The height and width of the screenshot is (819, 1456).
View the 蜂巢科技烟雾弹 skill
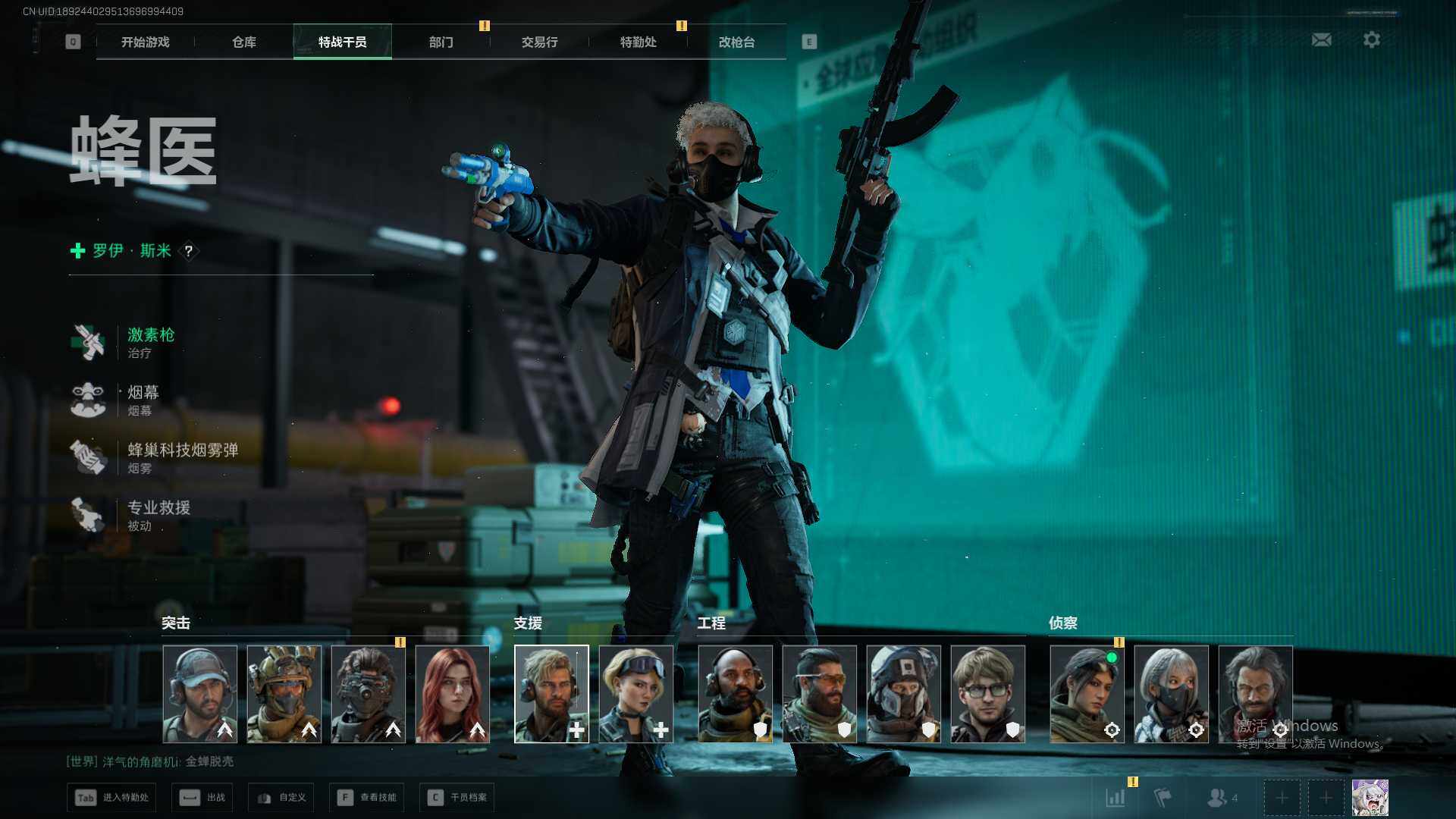coord(182,457)
